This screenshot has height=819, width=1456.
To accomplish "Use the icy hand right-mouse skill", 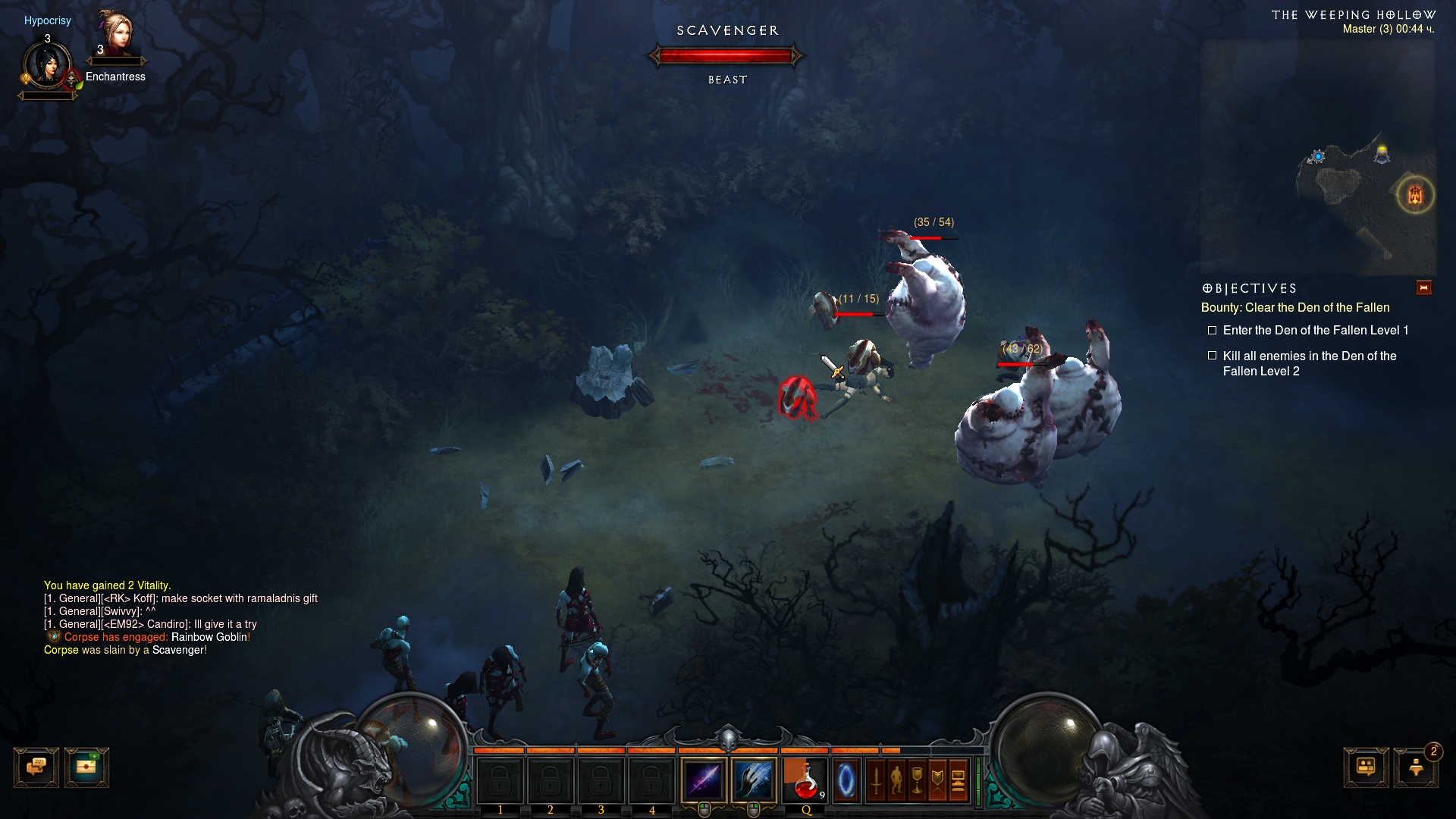I will point(754,780).
